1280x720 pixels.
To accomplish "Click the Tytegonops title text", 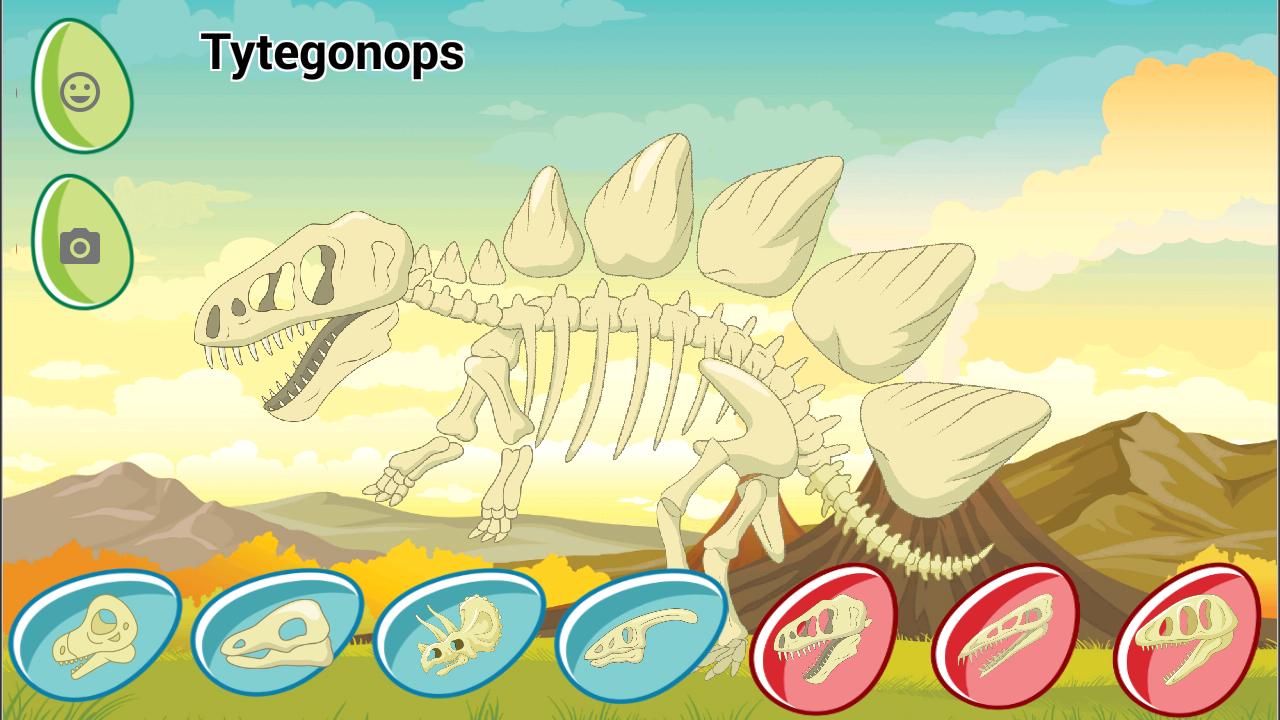I will point(333,55).
